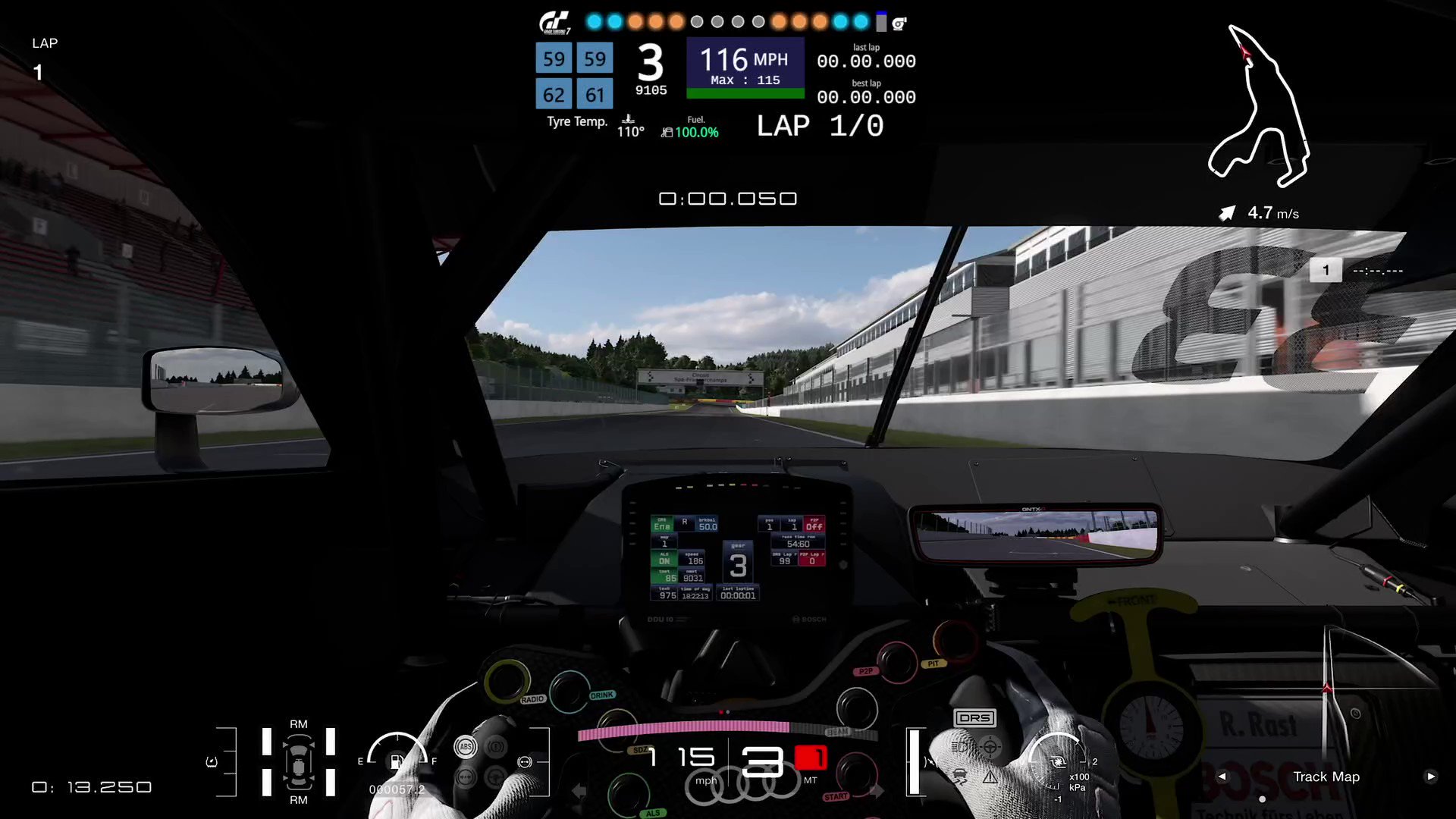Viewport: 1456px width, 819px height.
Task: Toggle ALS ON on the dash screen
Action: 663,558
